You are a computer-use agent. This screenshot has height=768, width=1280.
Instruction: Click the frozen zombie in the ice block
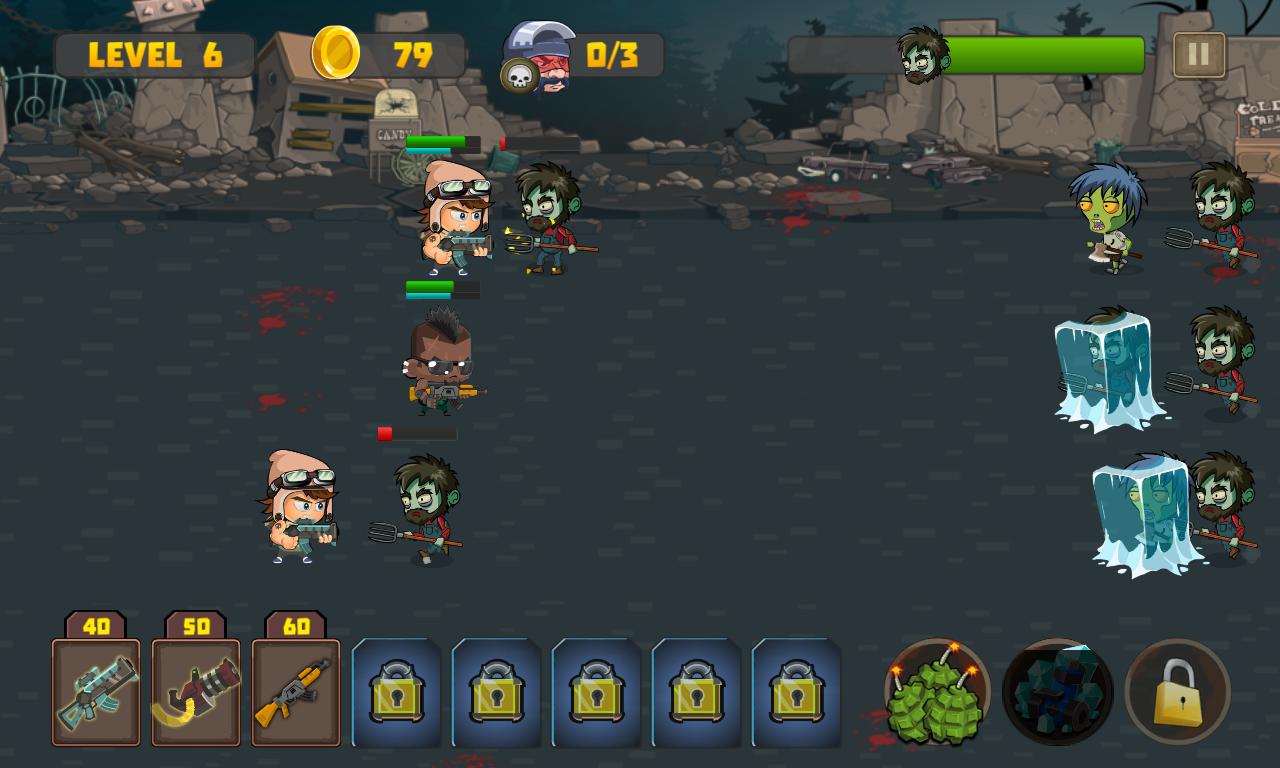pyautogui.click(x=1110, y=370)
